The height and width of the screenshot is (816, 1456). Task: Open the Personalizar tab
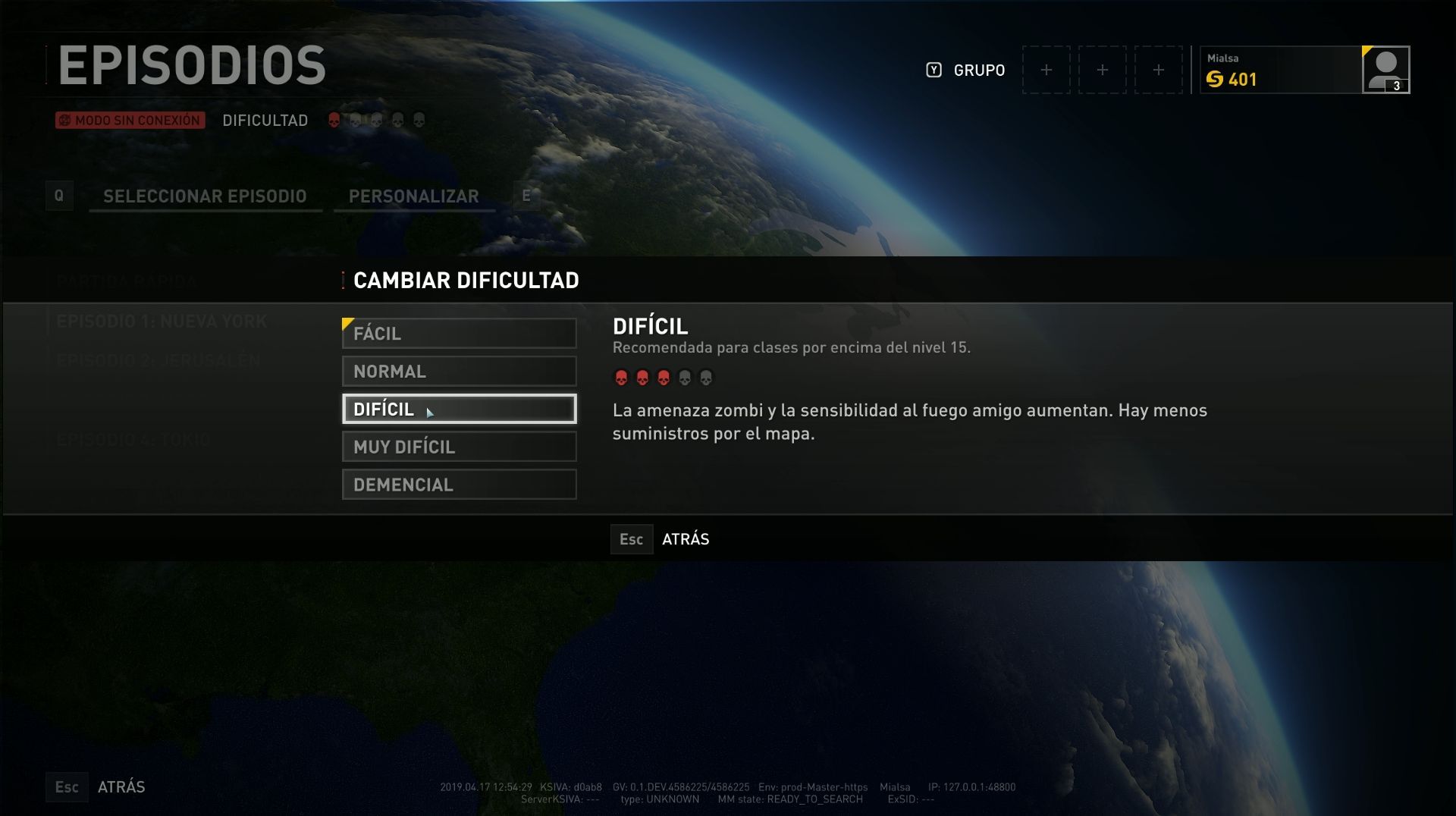click(413, 196)
